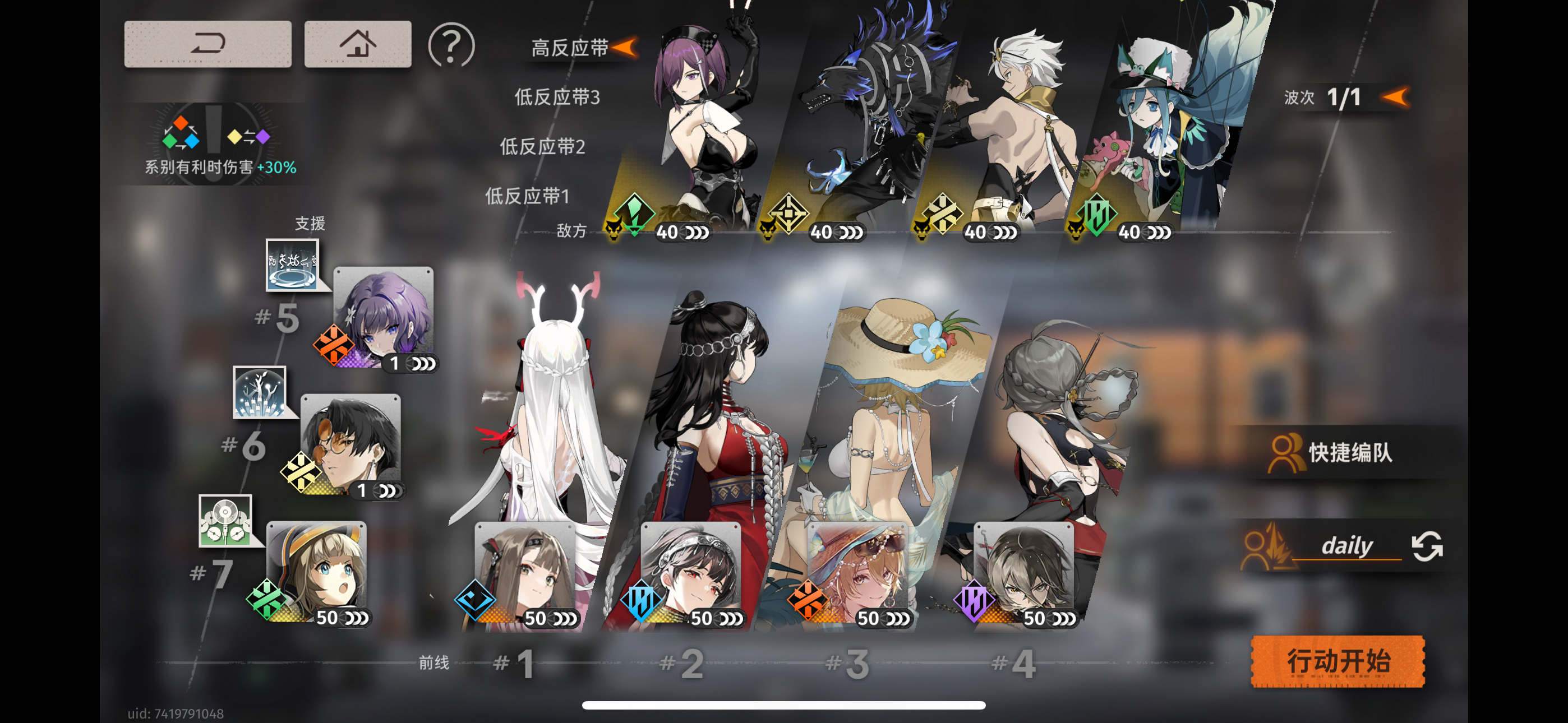Viewport: 1568px width, 723px height.
Task: Click the home icon at top left
Action: 358,43
